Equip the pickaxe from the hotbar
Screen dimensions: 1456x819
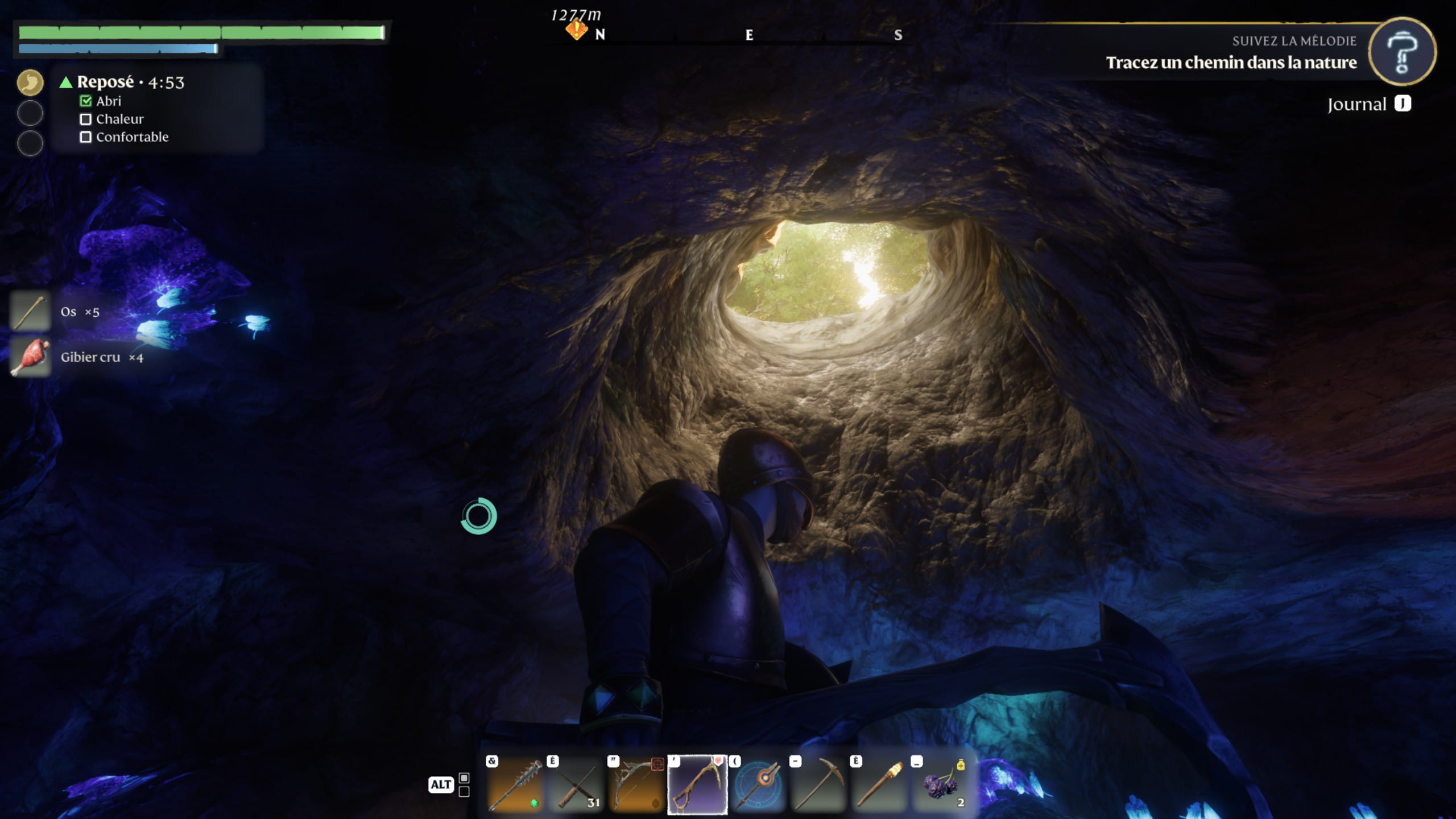click(x=819, y=785)
